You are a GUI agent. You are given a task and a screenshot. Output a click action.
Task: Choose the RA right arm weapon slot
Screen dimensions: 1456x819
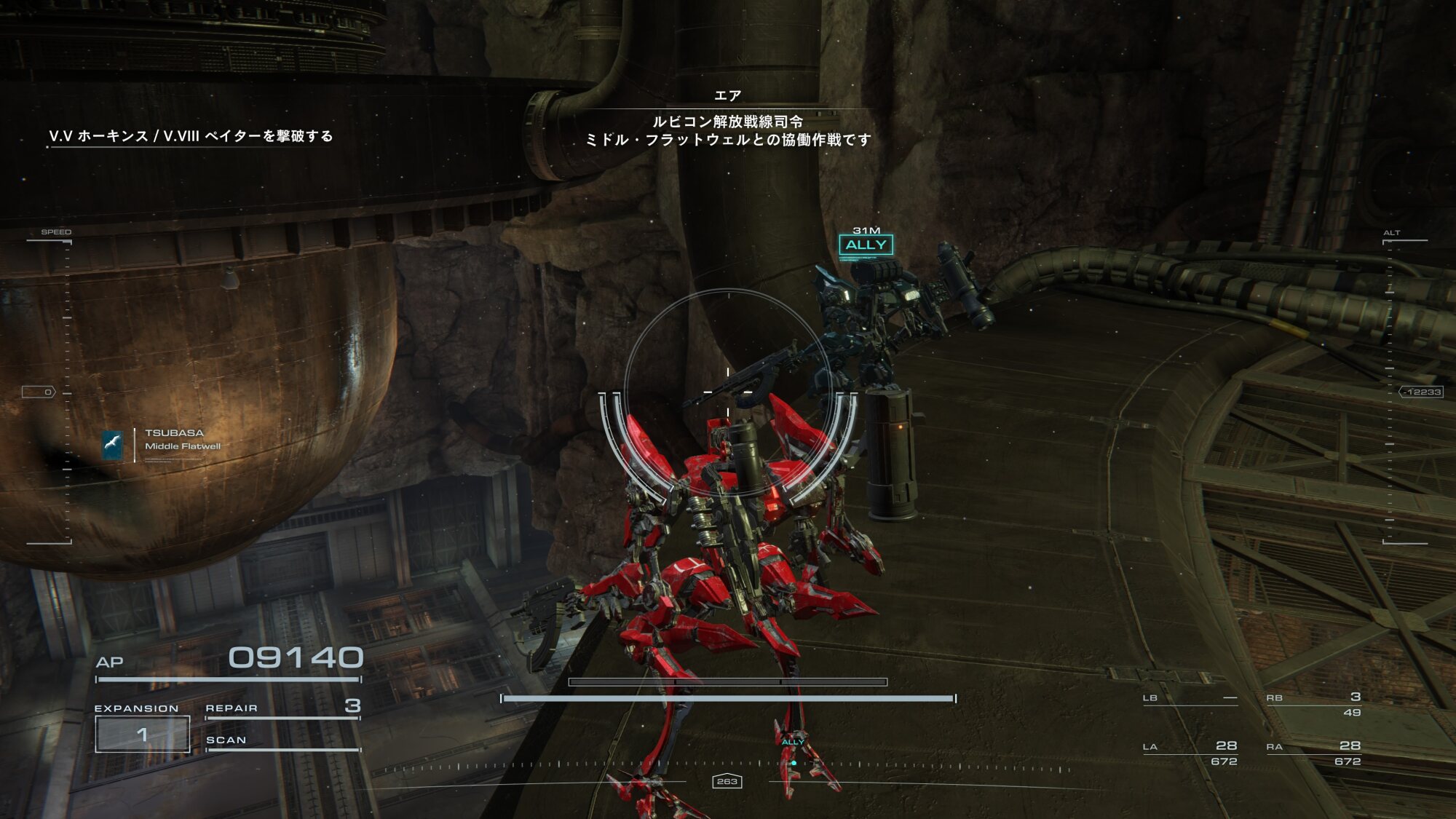1313,753
